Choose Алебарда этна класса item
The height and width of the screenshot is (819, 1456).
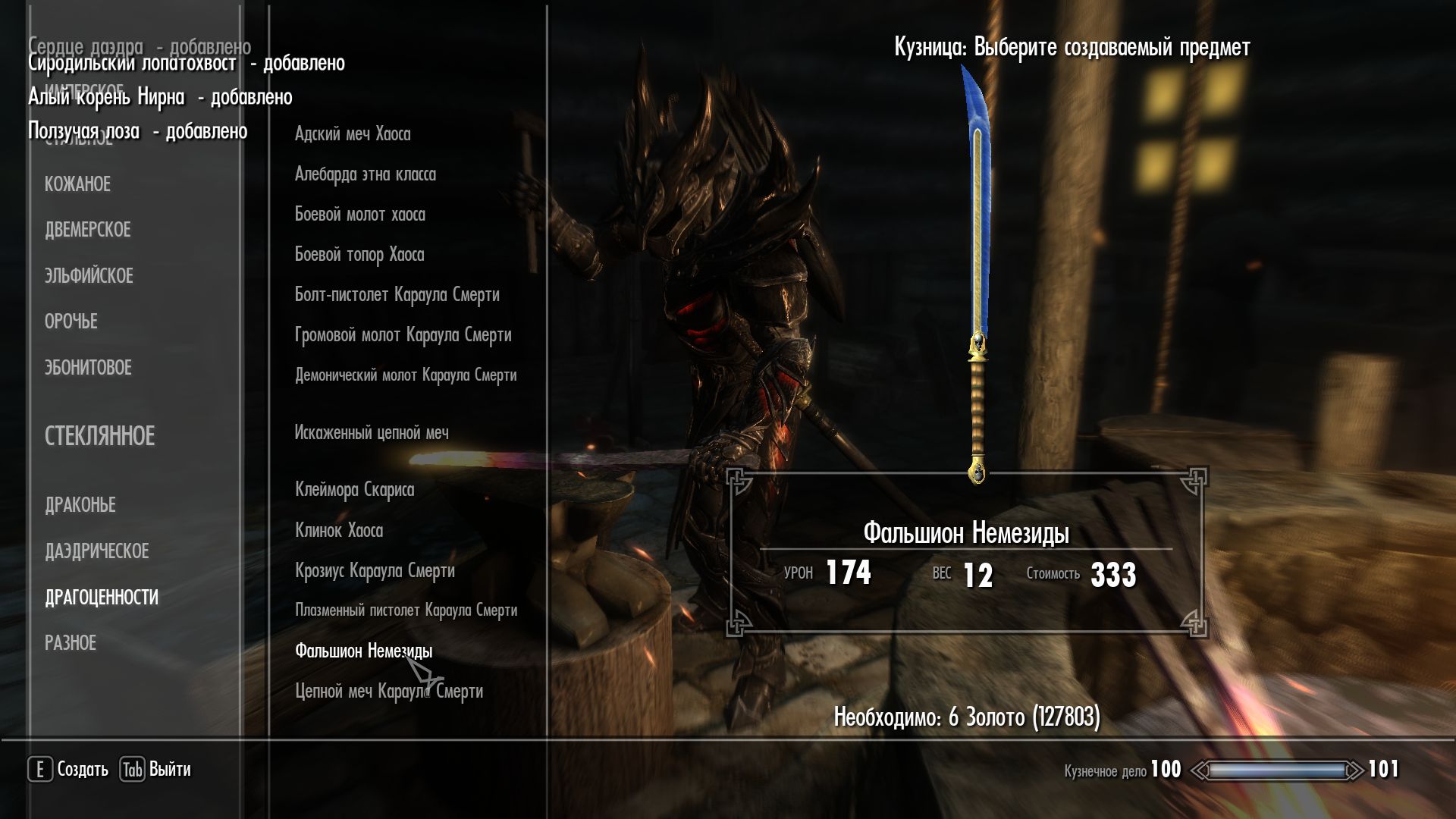coord(365,174)
